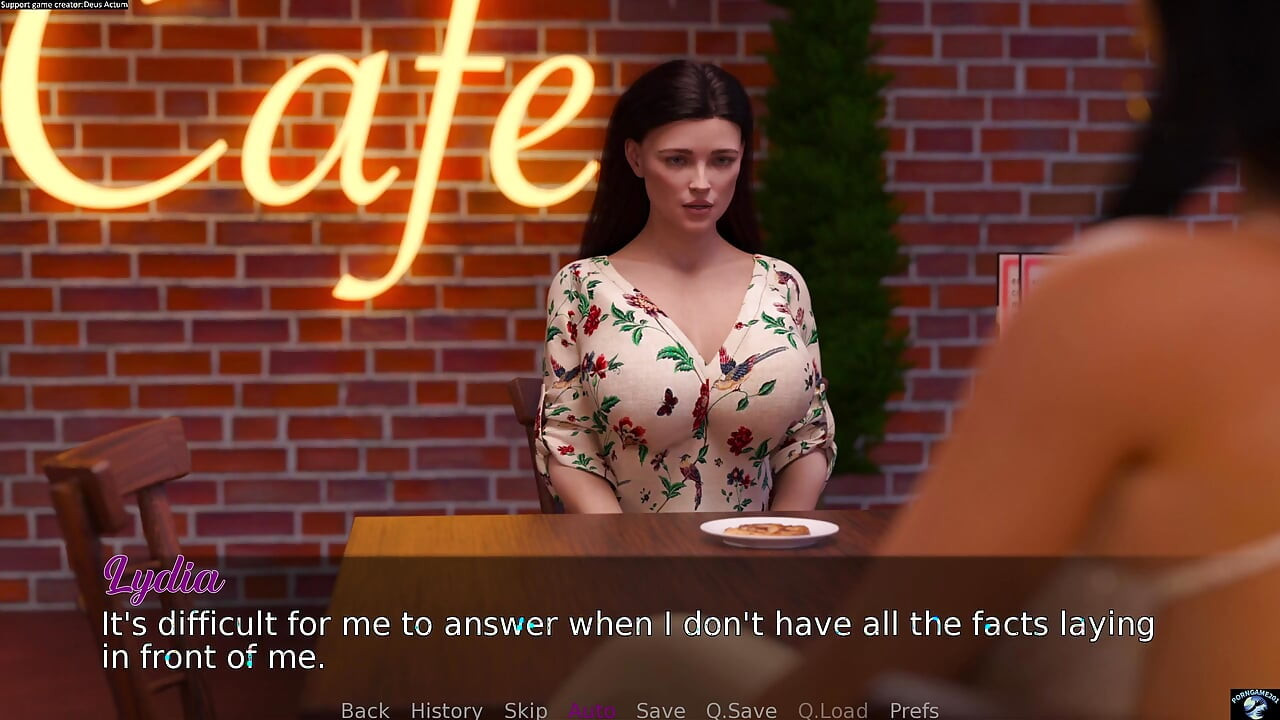Screen dimensions: 1280x720
Task: Quick save with Q.Save
Action: [x=741, y=710]
